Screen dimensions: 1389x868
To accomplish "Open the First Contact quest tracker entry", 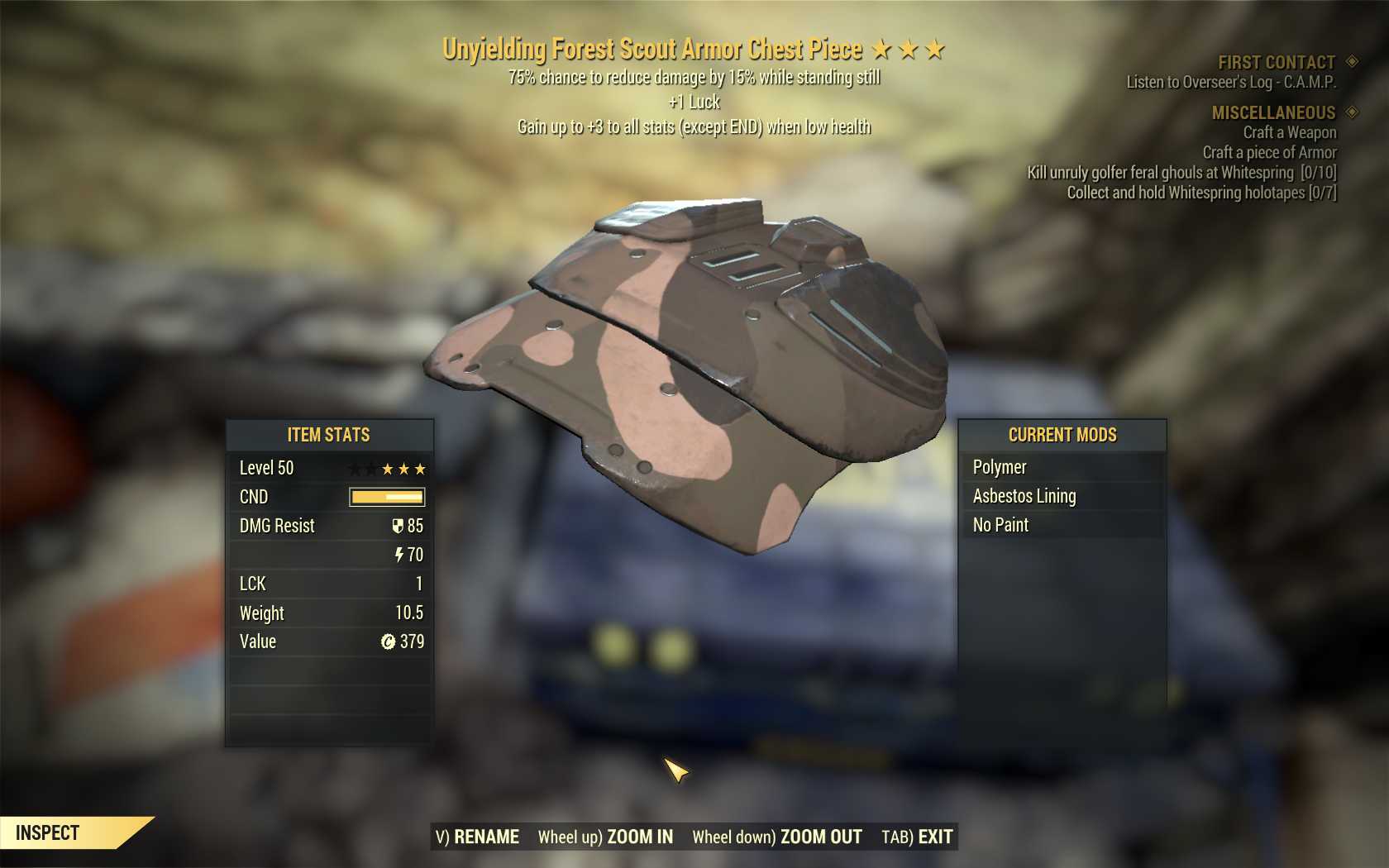I will click(x=1277, y=63).
